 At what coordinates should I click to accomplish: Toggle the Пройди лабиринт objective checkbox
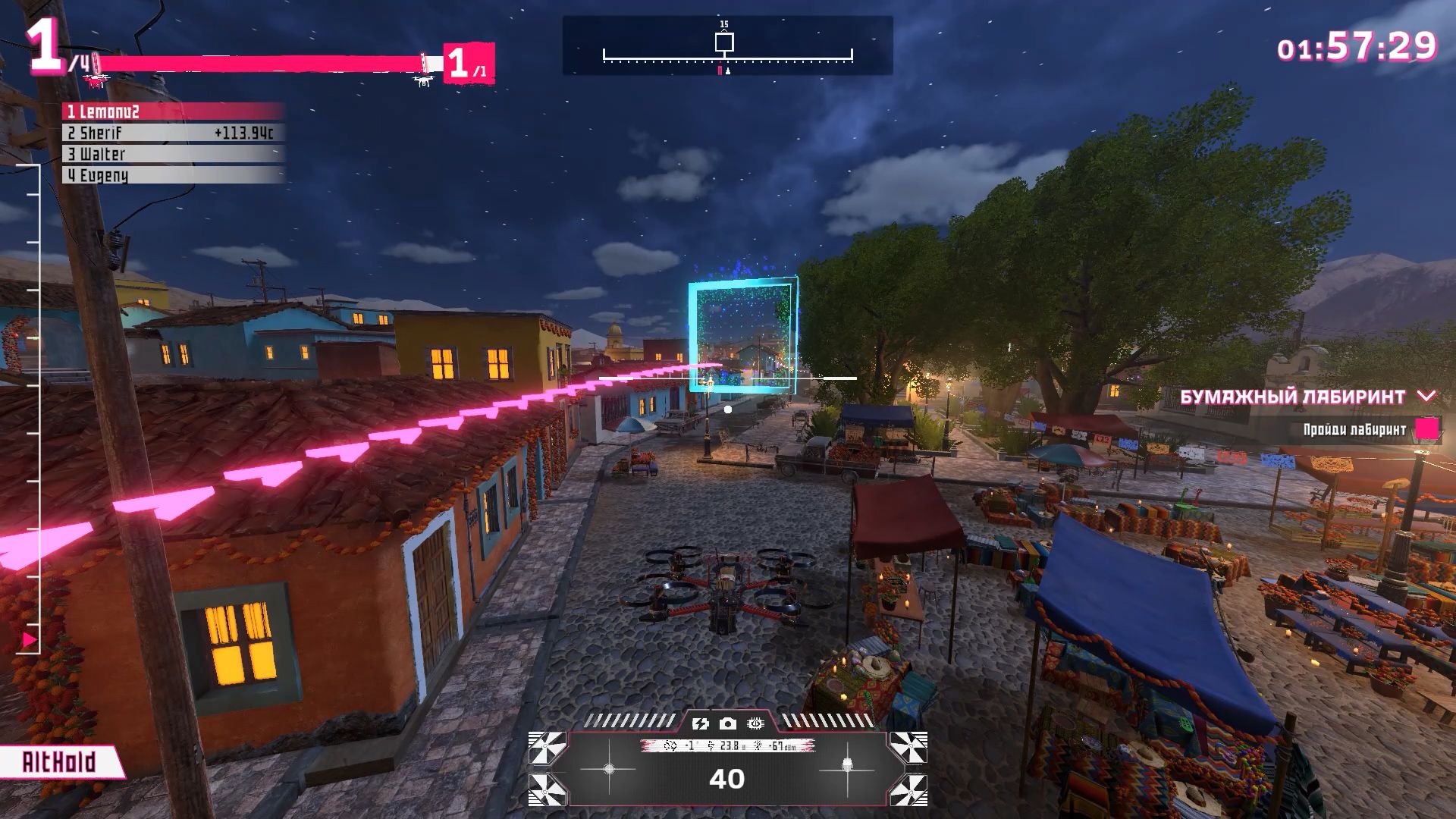1426,429
